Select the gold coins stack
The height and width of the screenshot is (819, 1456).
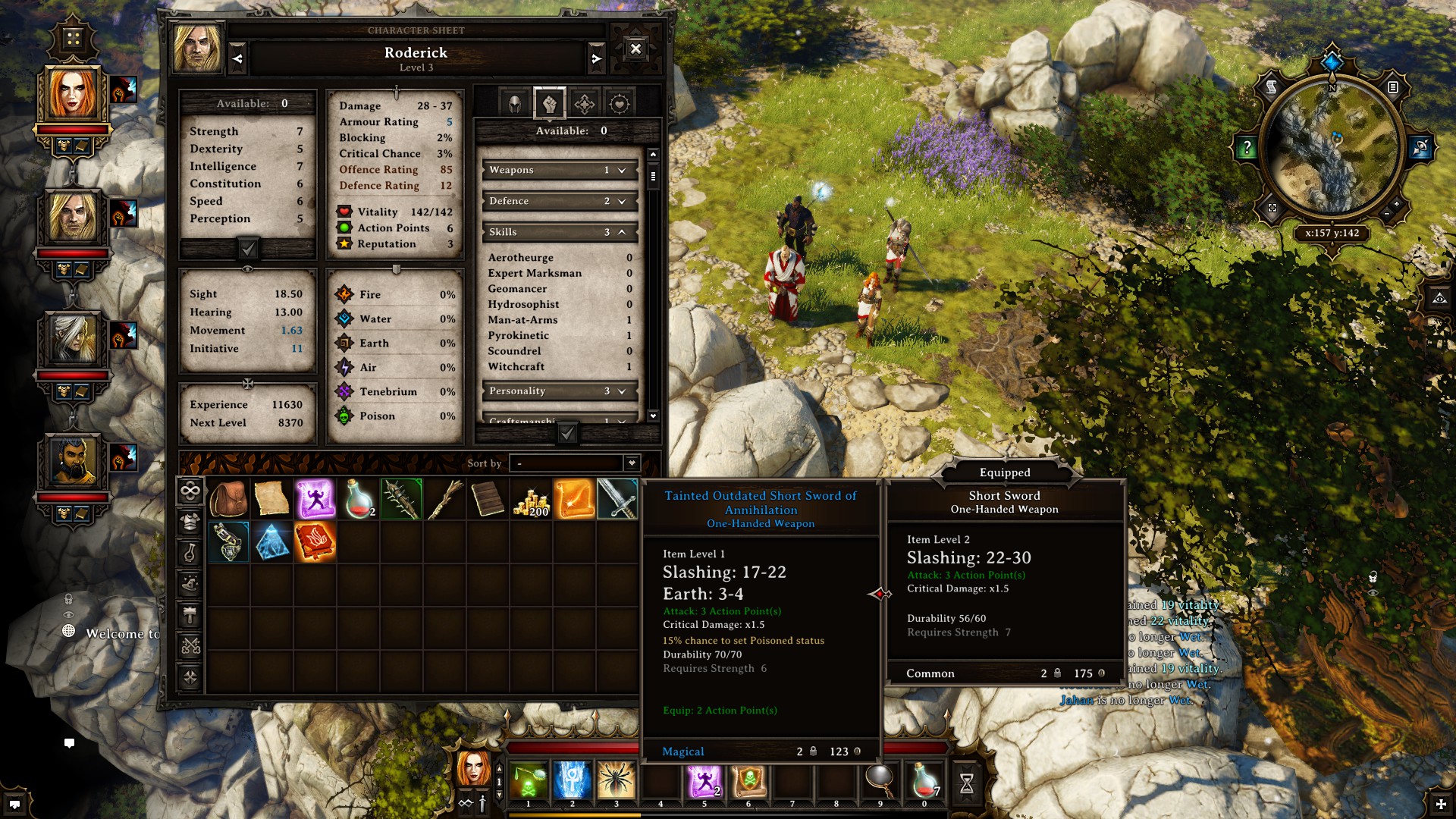pyautogui.click(x=531, y=499)
